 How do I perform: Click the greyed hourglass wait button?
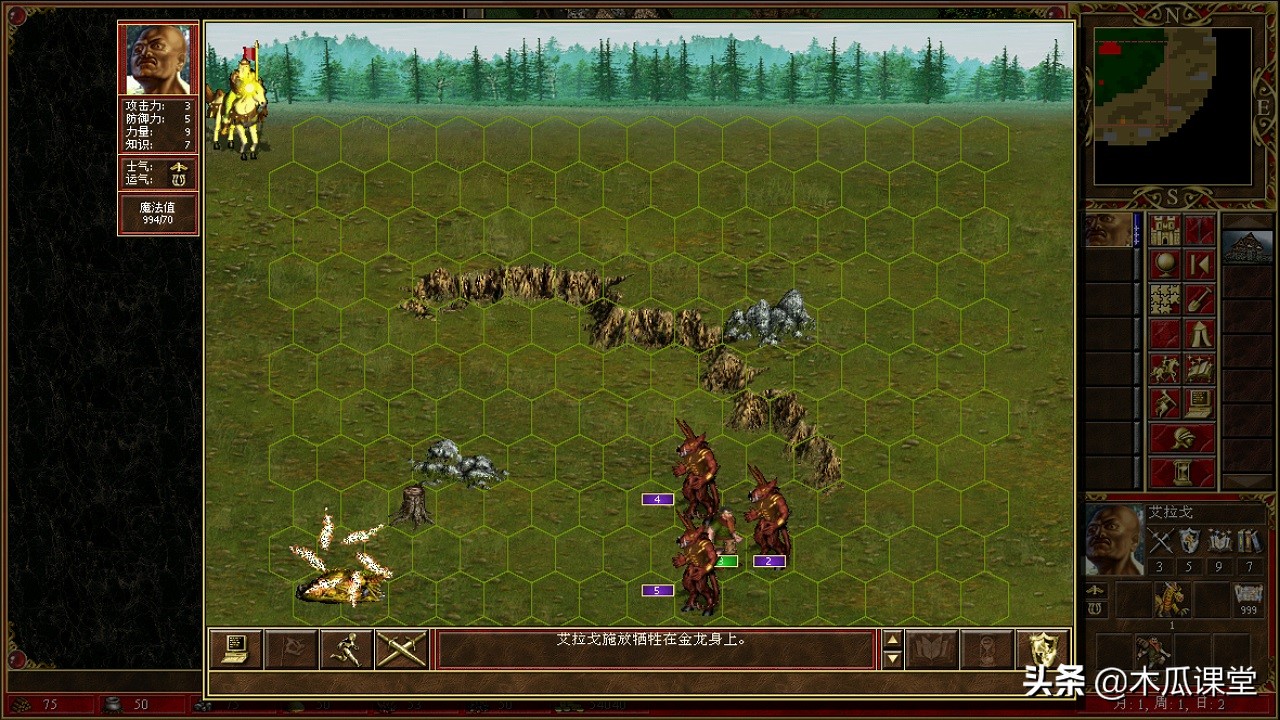click(986, 649)
